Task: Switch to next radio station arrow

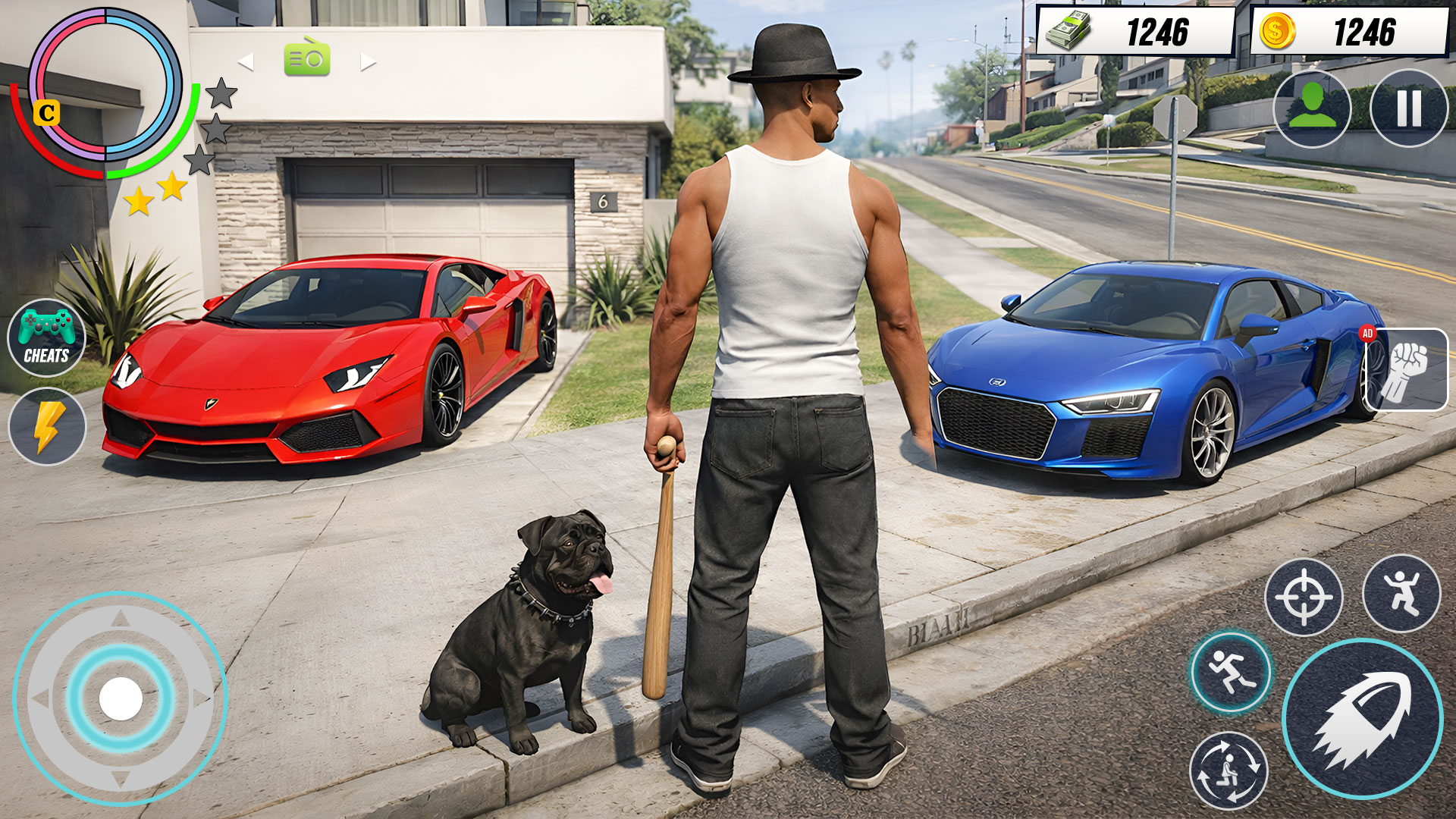Action: coord(369,62)
